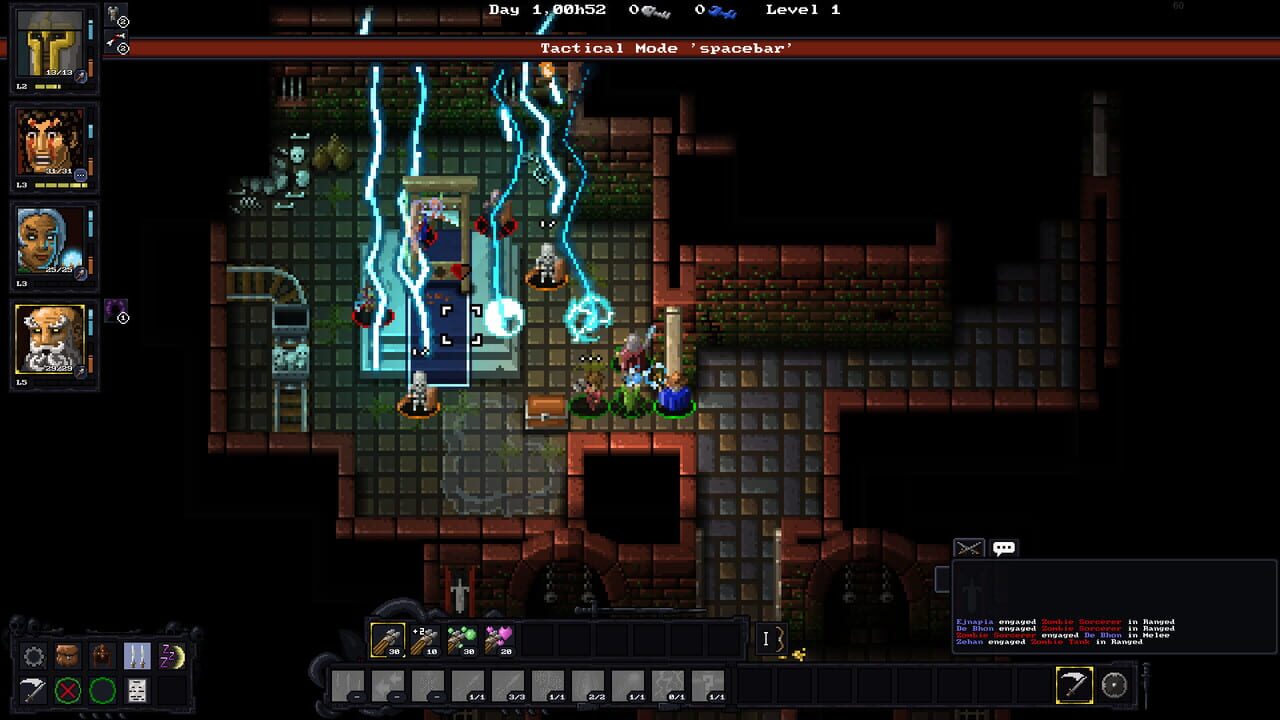1280x720 pixels.
Task: Select the pink charm arrows showing 20
Action: [496, 640]
